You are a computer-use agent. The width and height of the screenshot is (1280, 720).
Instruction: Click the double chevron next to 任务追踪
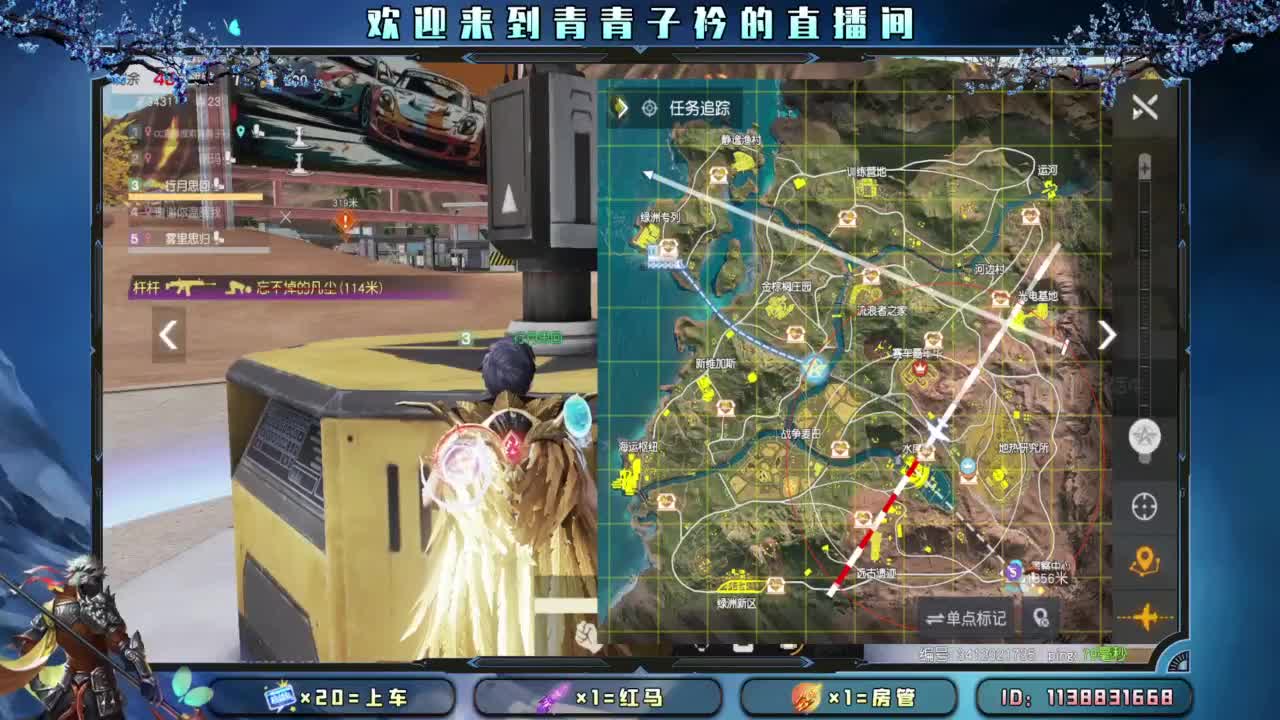(x=621, y=110)
